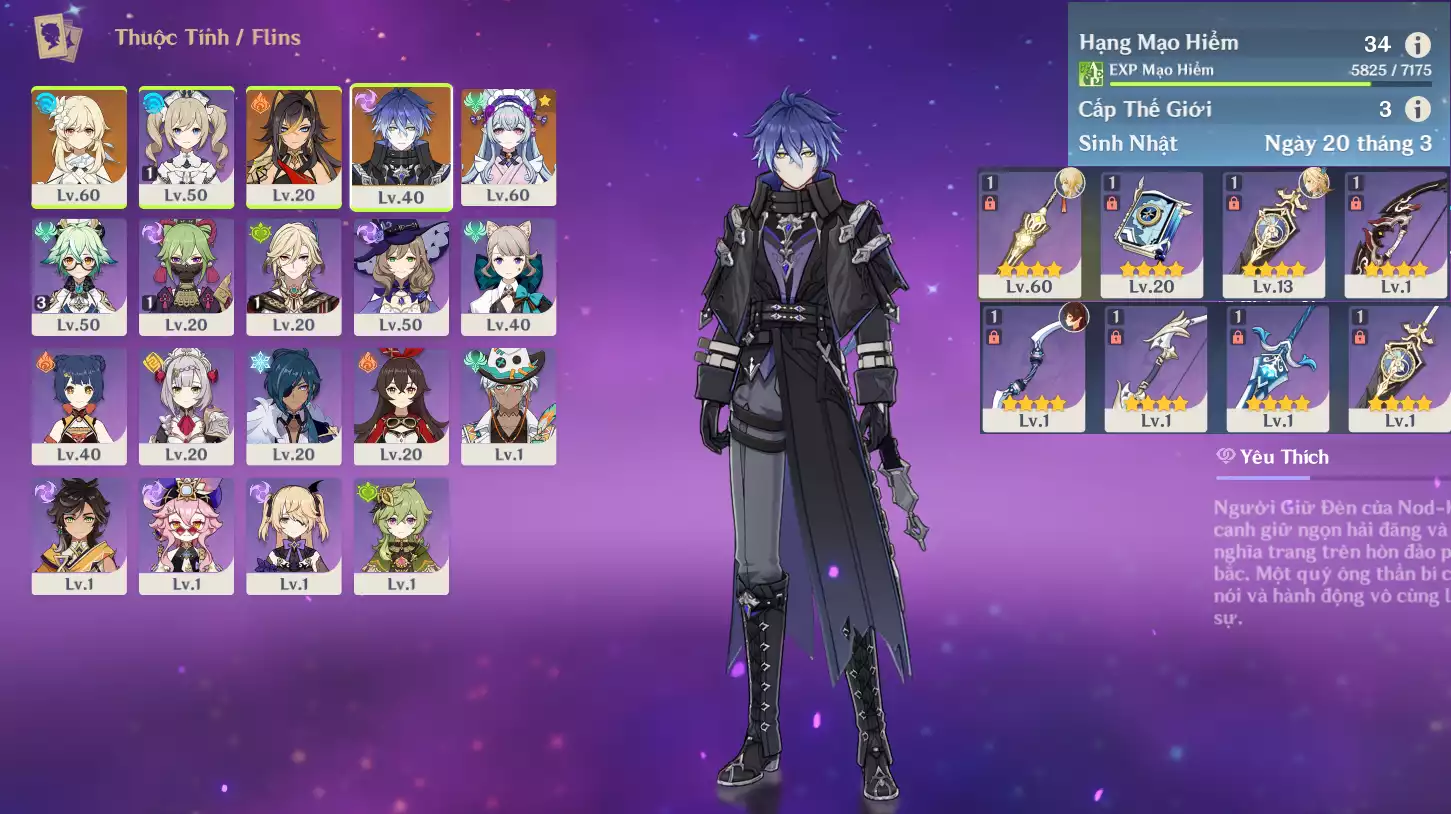Select the highlighted Flins Lv.40 portrait
Viewport: 1451px width, 814px height.
coord(401,146)
